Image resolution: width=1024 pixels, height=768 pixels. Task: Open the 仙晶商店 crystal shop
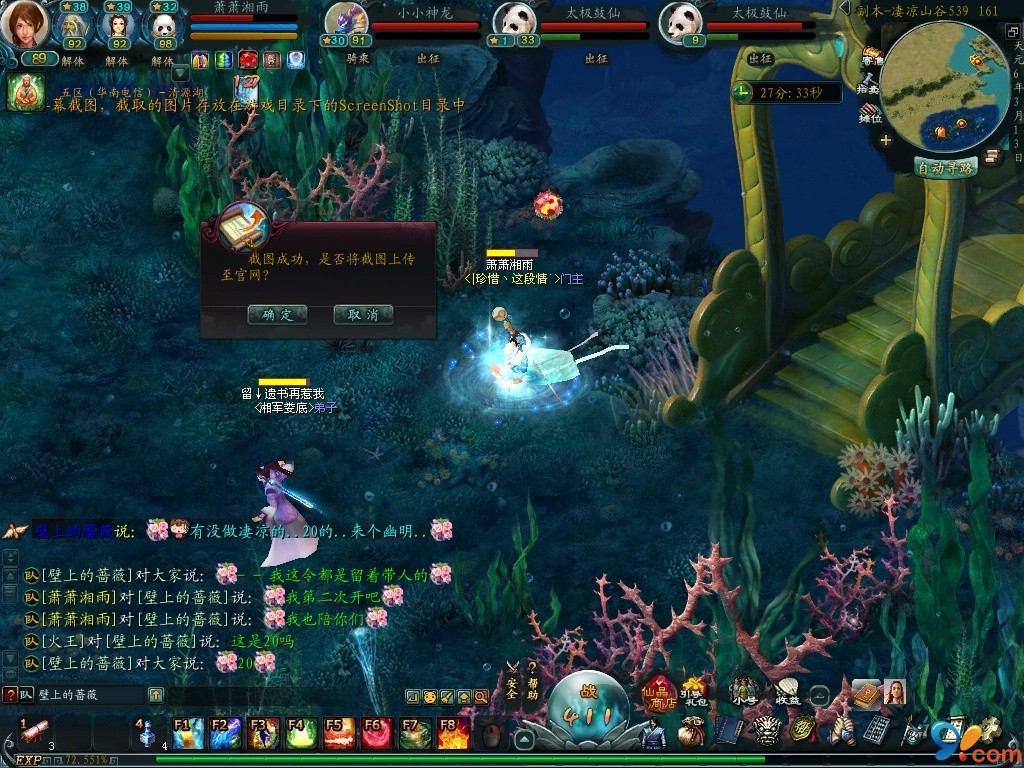[x=658, y=692]
